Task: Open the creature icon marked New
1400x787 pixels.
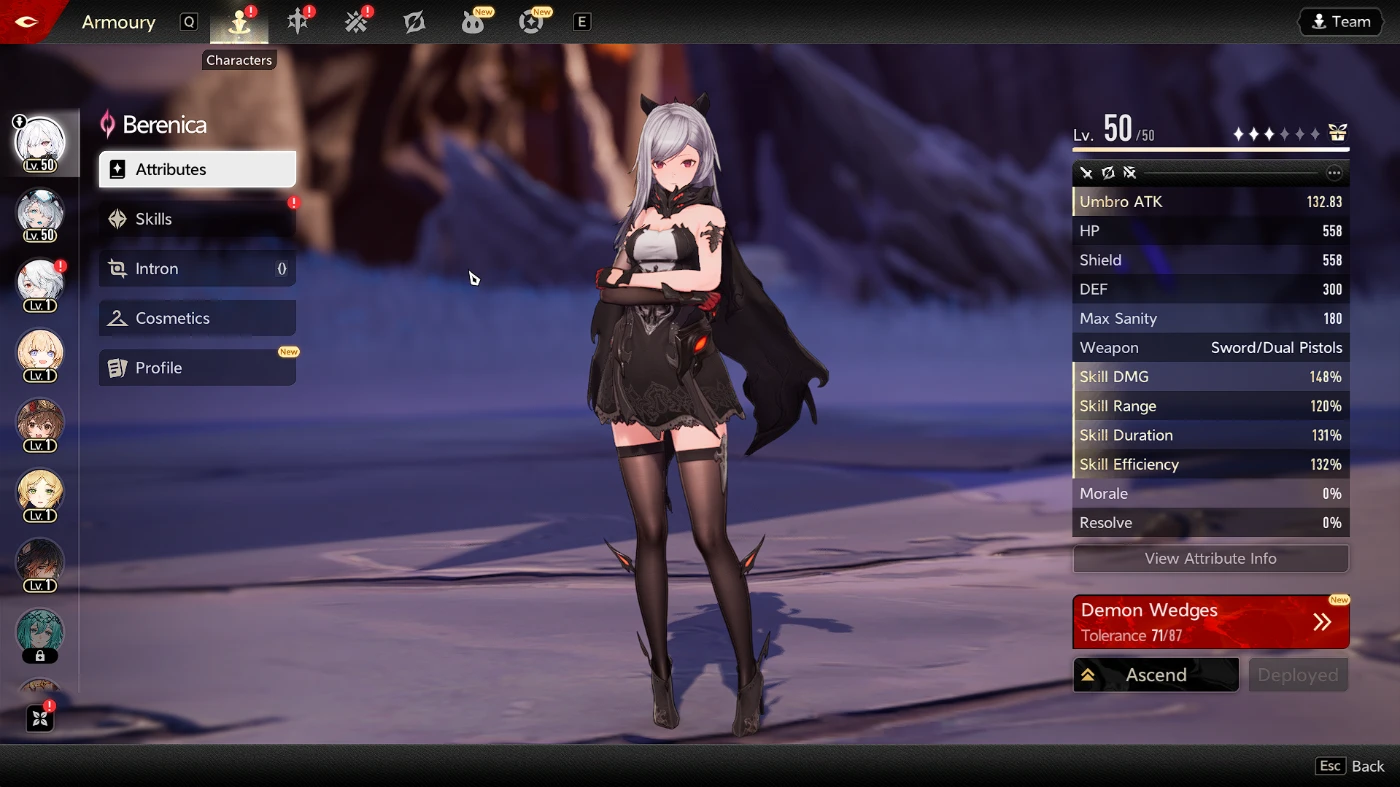Action: click(472, 21)
